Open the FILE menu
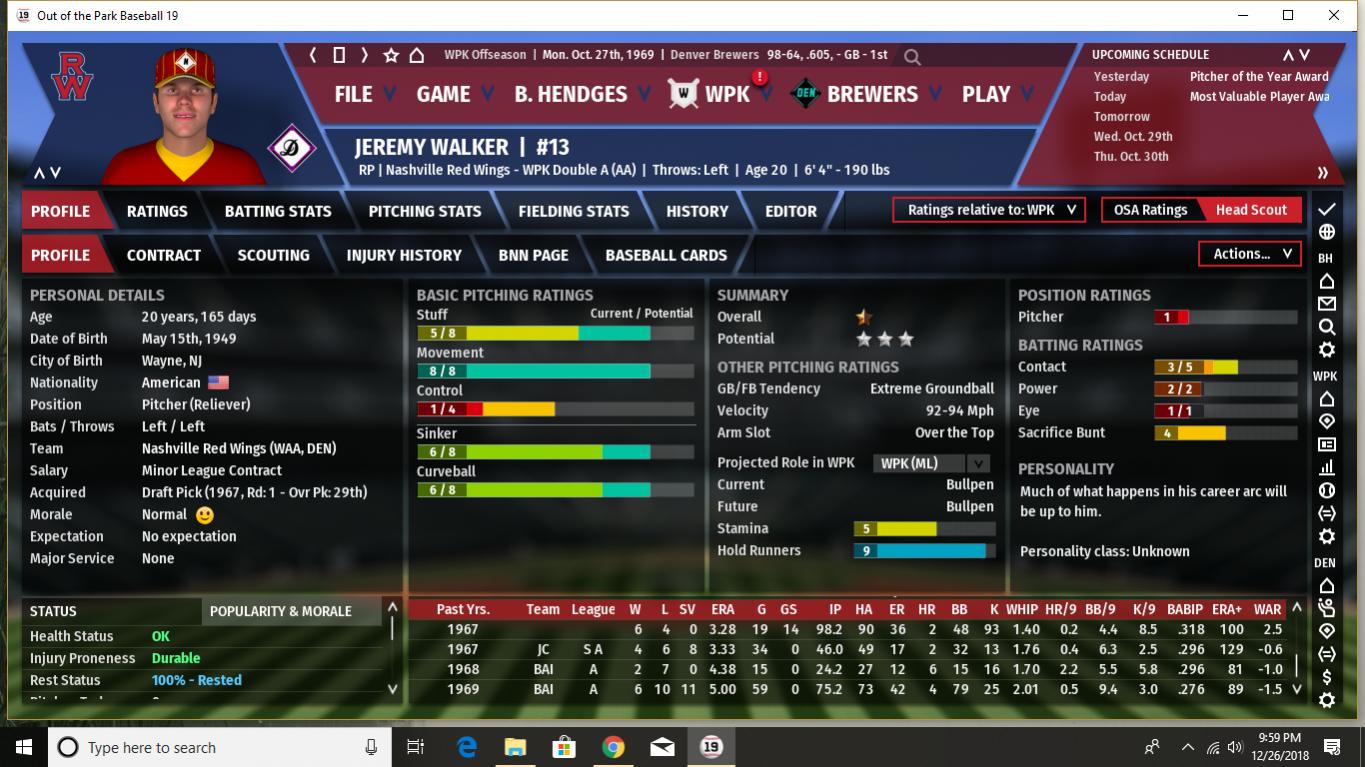 [x=354, y=94]
